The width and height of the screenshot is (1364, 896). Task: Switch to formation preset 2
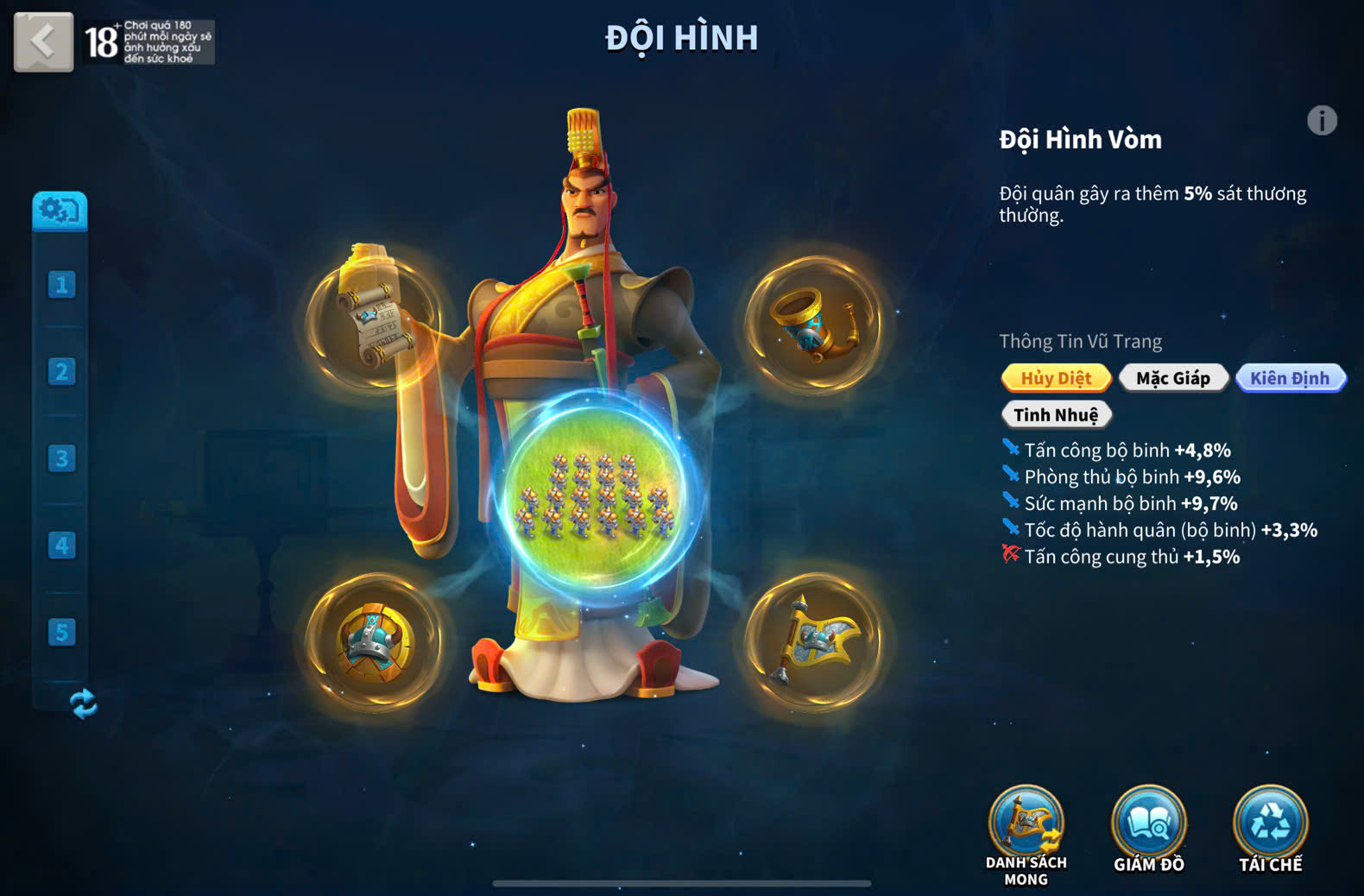pyautogui.click(x=61, y=372)
